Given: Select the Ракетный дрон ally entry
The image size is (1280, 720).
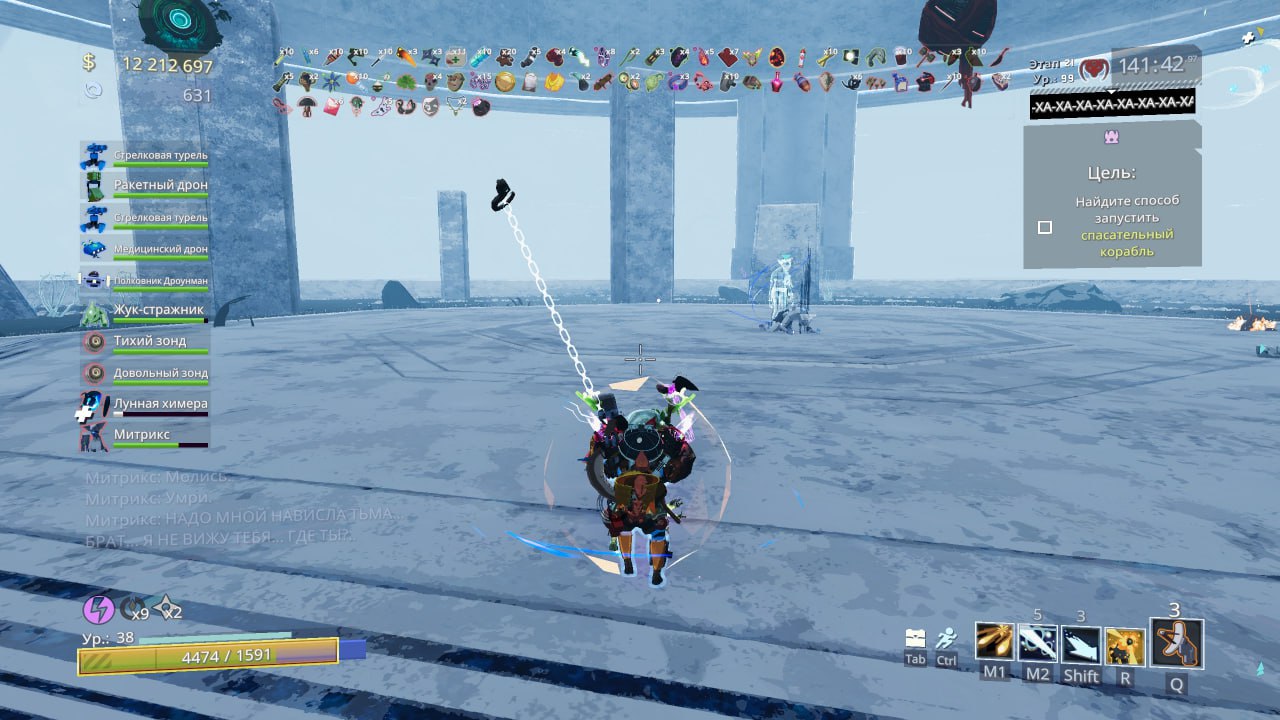Looking at the screenshot, I should coord(145,187).
